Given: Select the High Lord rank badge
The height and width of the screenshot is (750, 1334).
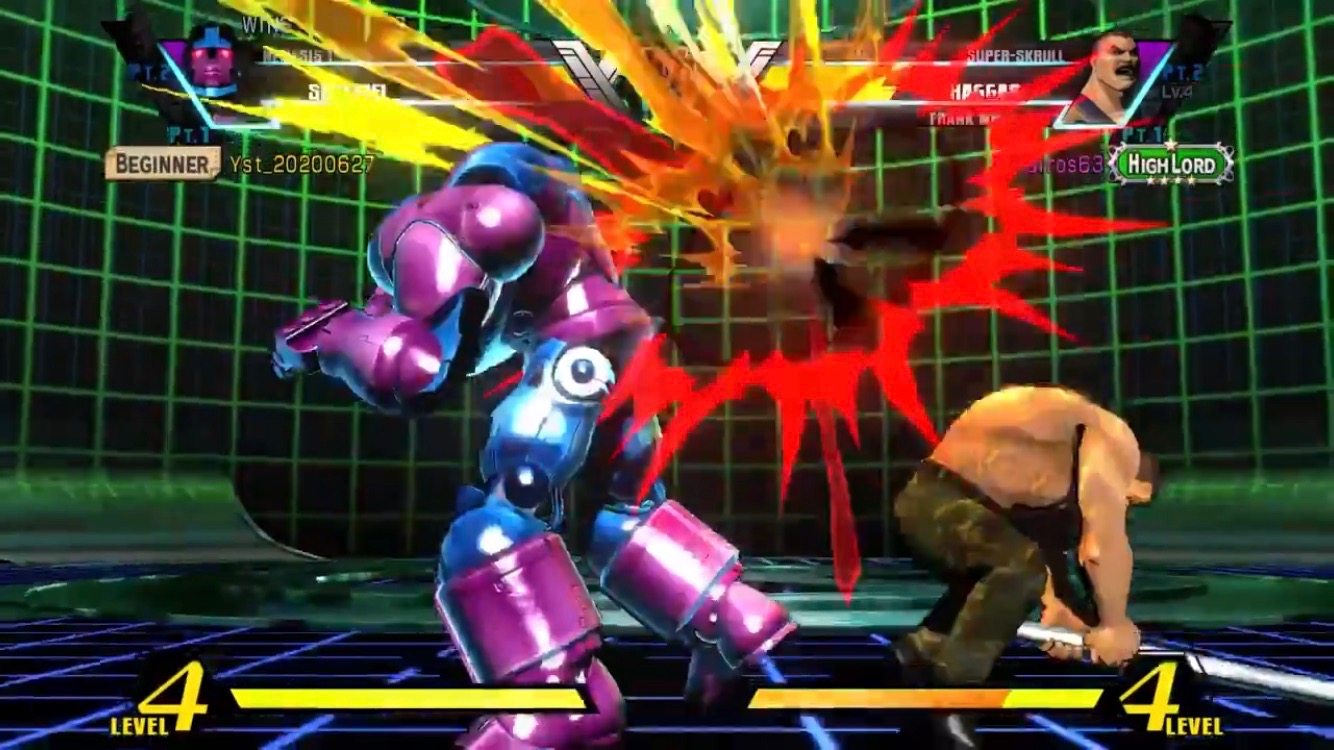Looking at the screenshot, I should click(x=1171, y=164).
